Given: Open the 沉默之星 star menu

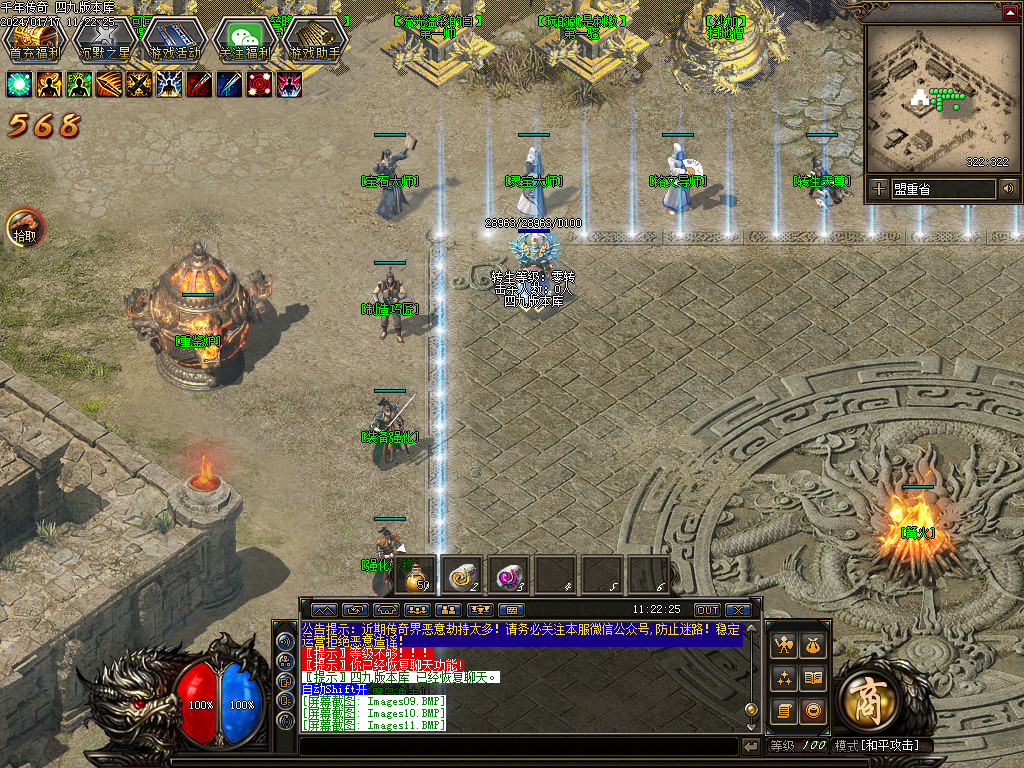Looking at the screenshot, I should 105,39.
